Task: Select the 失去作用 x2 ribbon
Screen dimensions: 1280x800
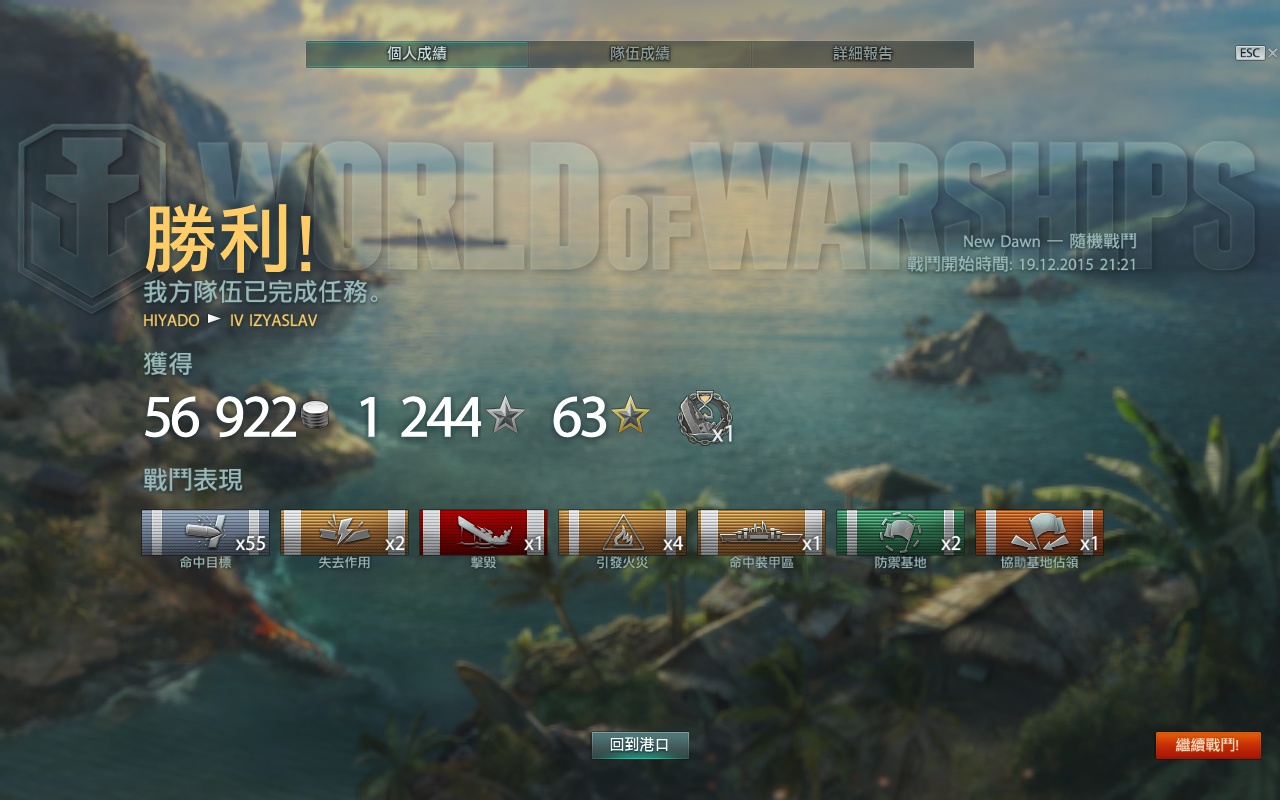Action: (x=344, y=532)
